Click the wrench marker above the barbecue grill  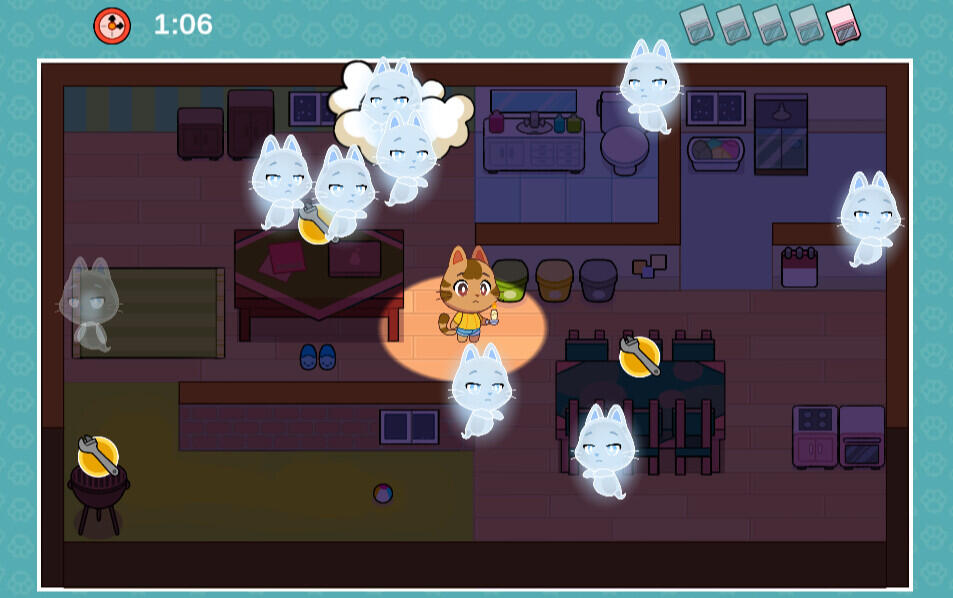(x=98, y=456)
